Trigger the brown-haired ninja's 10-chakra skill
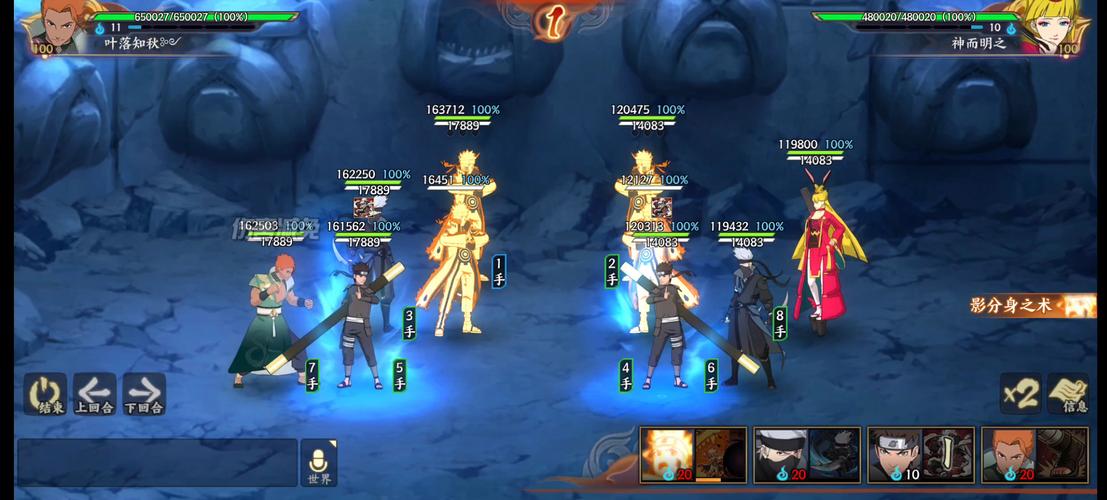1107x500 pixels. click(921, 456)
